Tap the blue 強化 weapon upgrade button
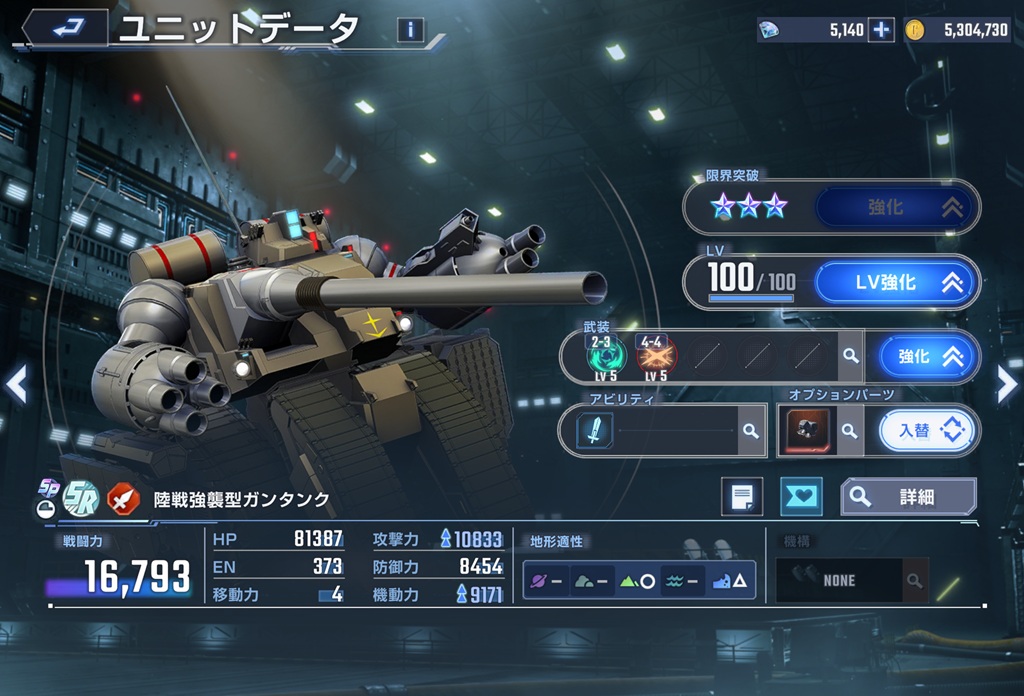The width and height of the screenshot is (1024, 696). [929, 356]
